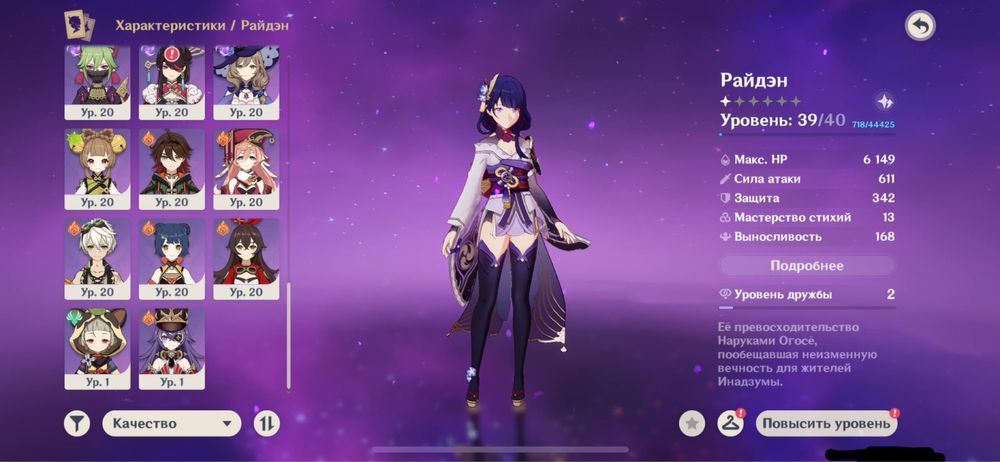Select Lisa's portrait with witch hat
The width and height of the screenshot is (1000, 462).
tap(245, 76)
